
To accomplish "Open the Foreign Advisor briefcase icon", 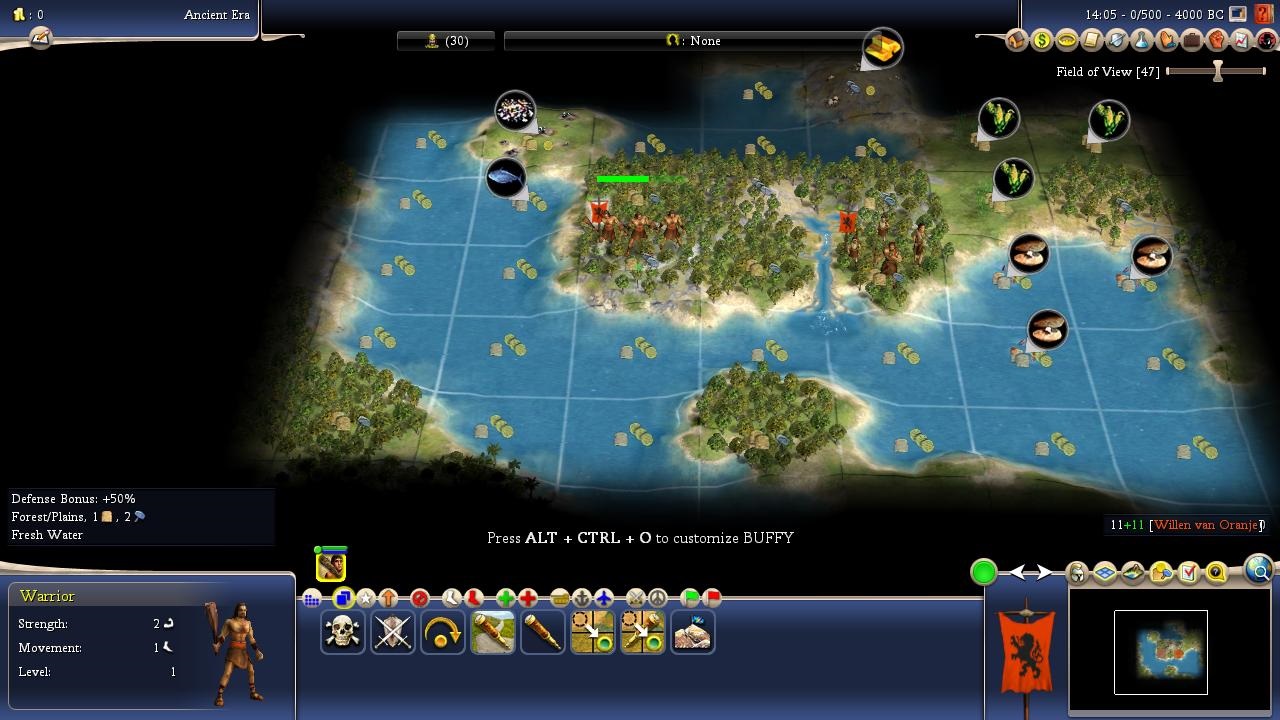I will pyautogui.click(x=1191, y=41).
